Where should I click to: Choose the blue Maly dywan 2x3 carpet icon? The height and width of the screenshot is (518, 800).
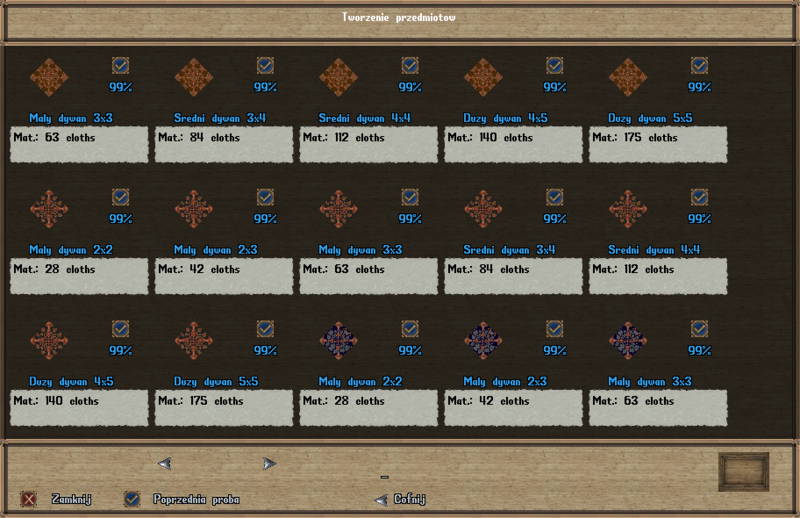[x=483, y=340]
